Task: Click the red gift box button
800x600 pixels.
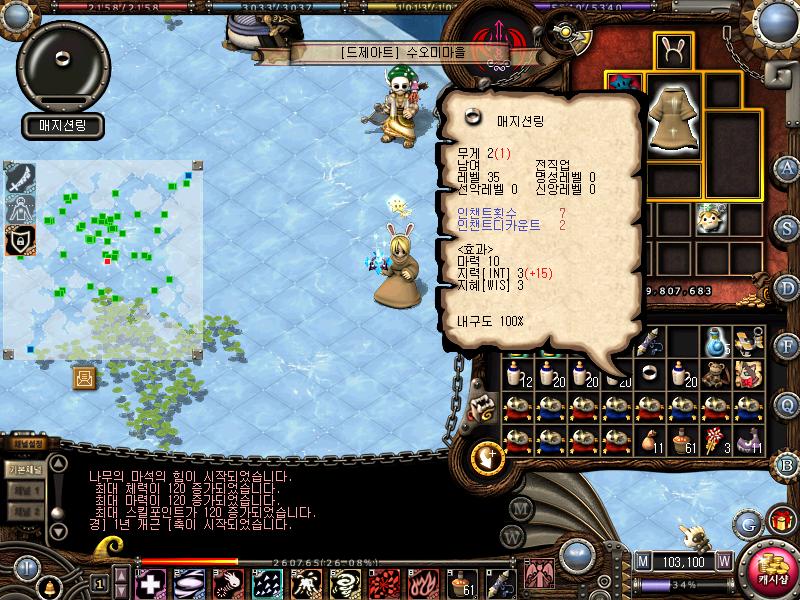Action: coord(778,521)
